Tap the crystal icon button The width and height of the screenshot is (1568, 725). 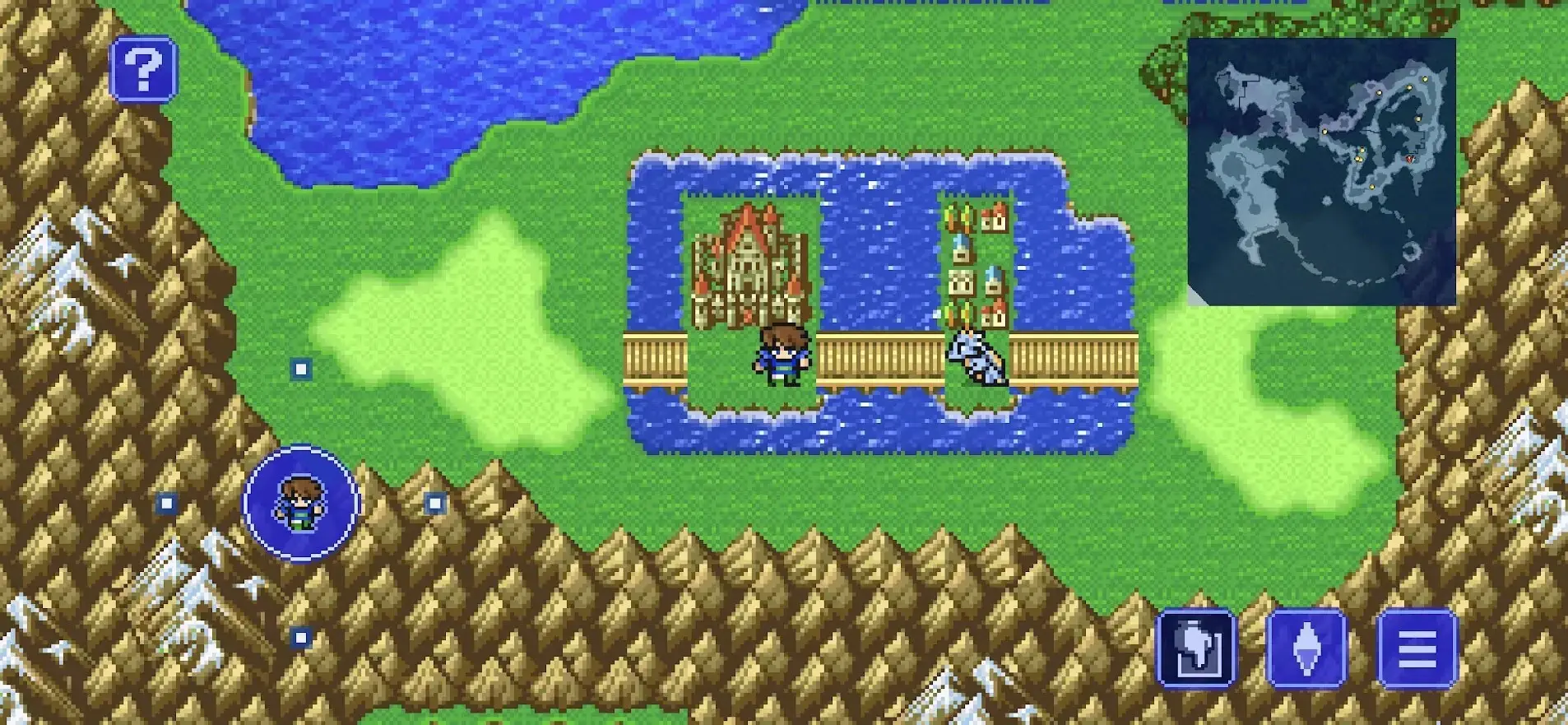click(1306, 648)
